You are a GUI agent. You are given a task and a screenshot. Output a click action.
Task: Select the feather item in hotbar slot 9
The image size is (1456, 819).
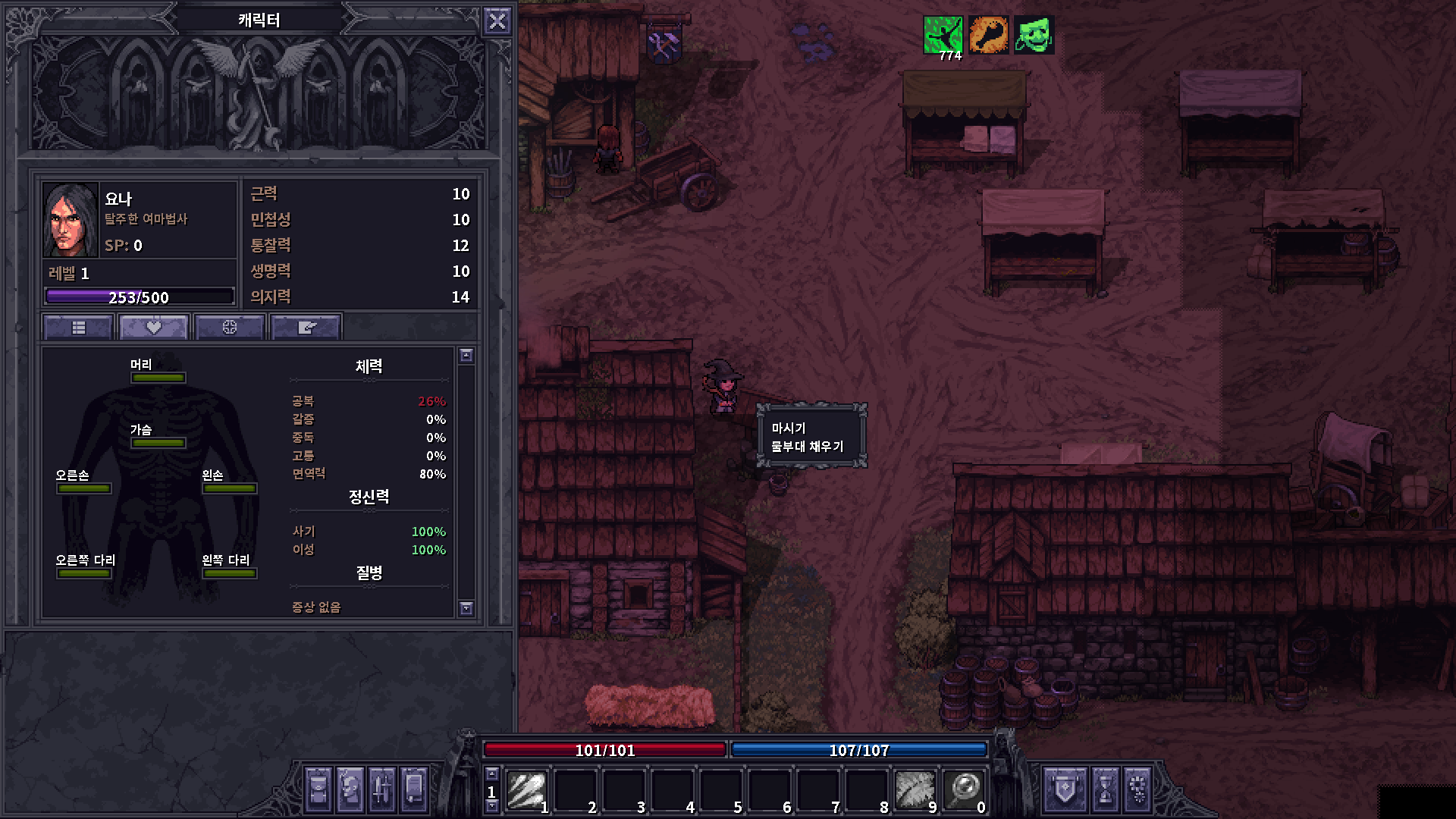pos(914,791)
